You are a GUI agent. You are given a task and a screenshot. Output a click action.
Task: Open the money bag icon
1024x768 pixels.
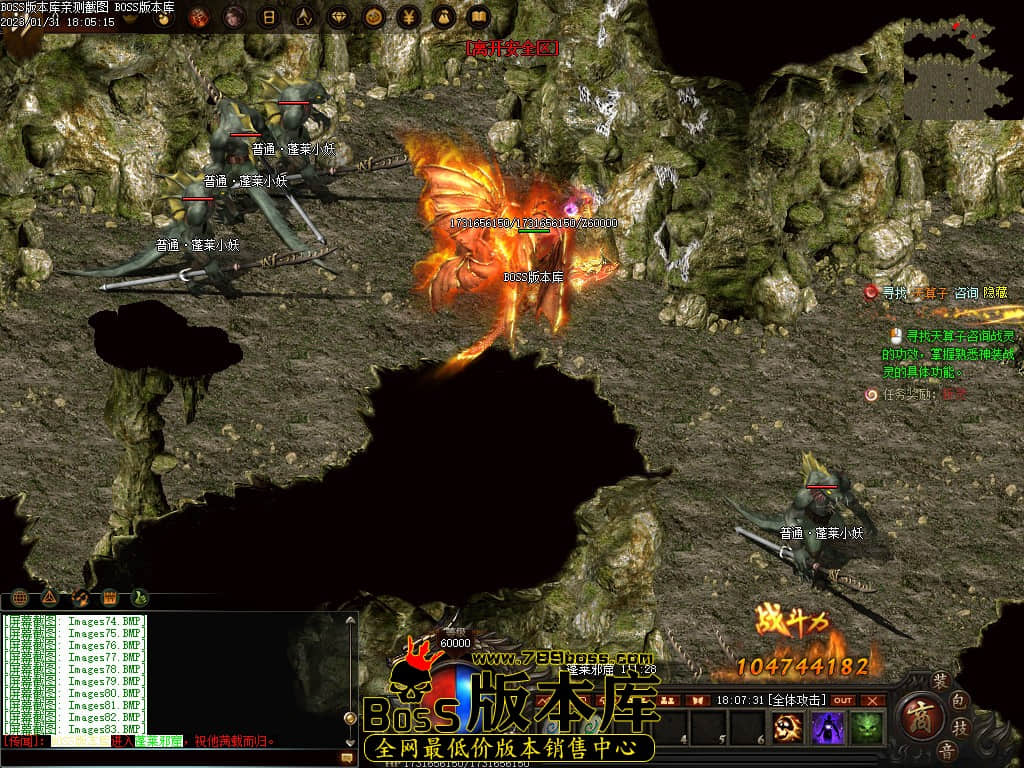coord(443,17)
